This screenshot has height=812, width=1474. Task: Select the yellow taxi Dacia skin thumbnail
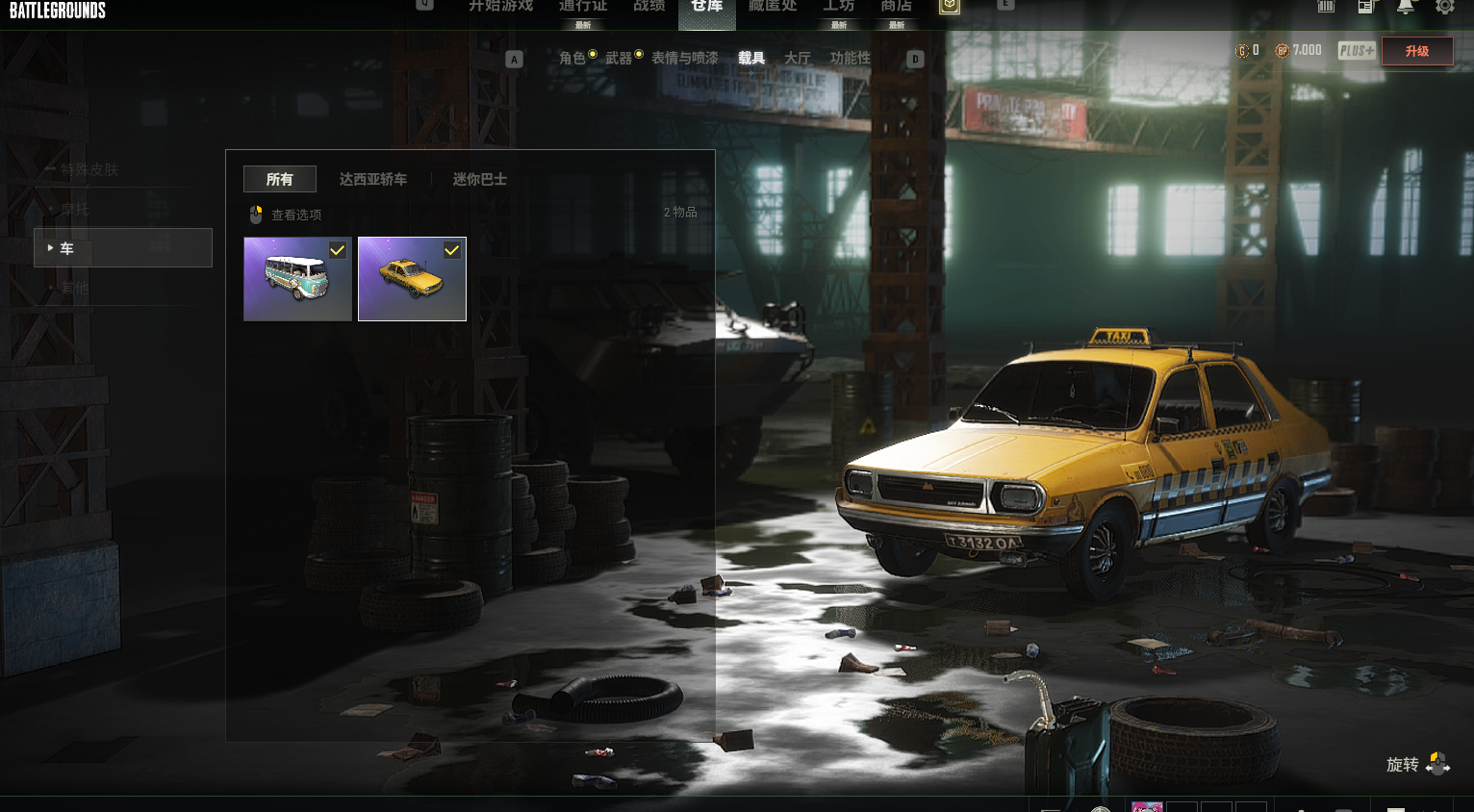coord(412,279)
